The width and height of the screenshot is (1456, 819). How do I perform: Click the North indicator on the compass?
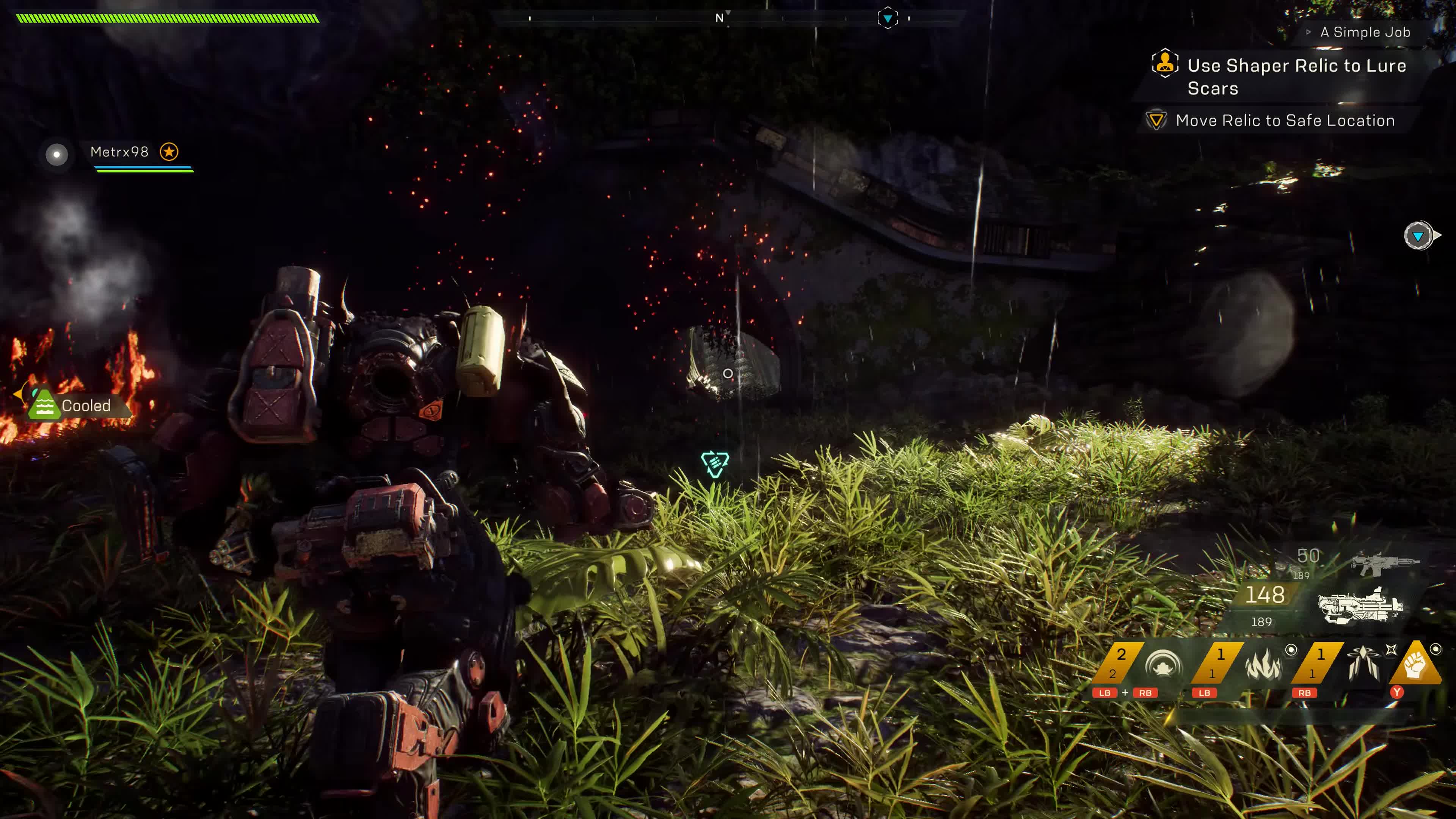pyautogui.click(x=720, y=18)
